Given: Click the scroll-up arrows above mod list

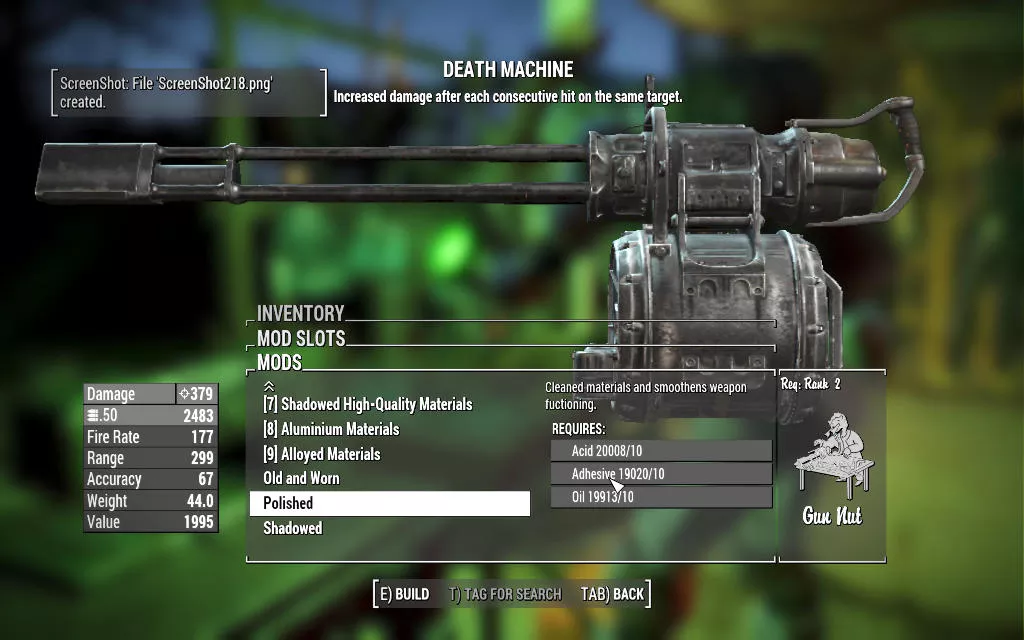Looking at the screenshot, I should 268,385.
